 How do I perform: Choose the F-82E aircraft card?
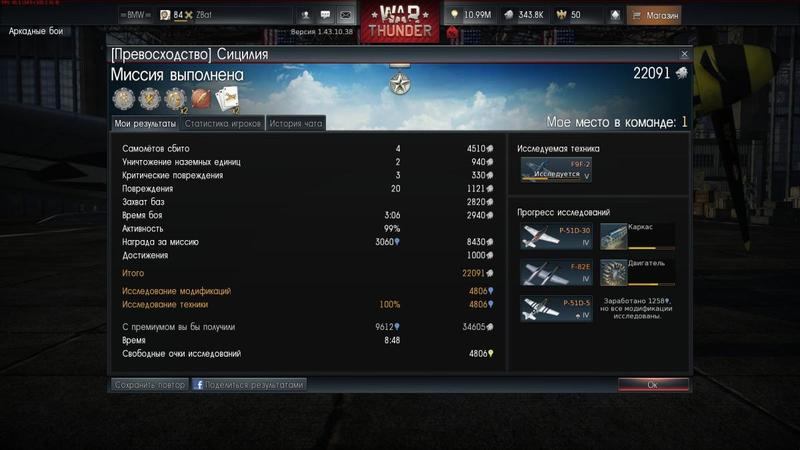556,272
